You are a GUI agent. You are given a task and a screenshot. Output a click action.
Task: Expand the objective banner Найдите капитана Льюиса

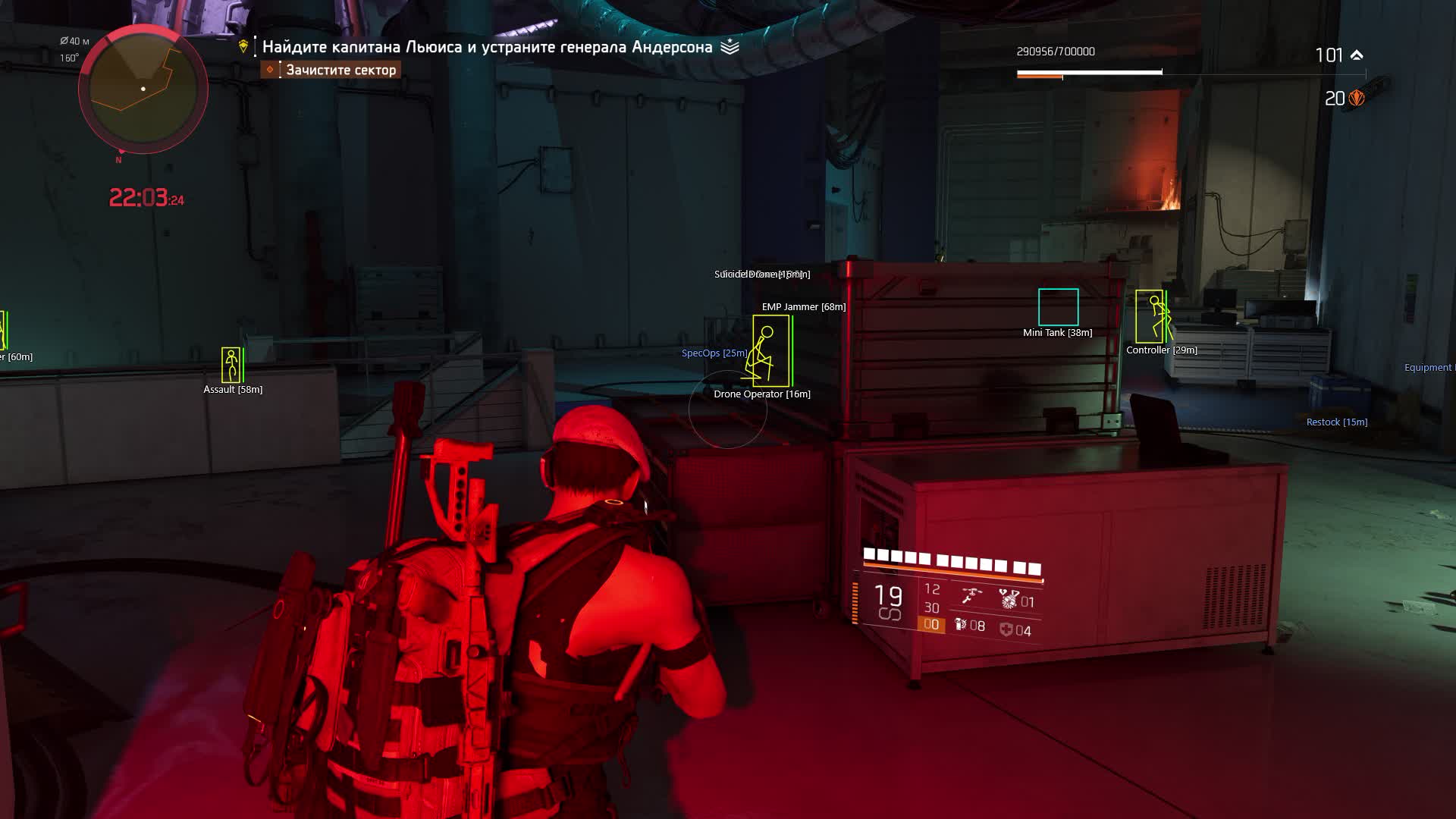(x=489, y=46)
